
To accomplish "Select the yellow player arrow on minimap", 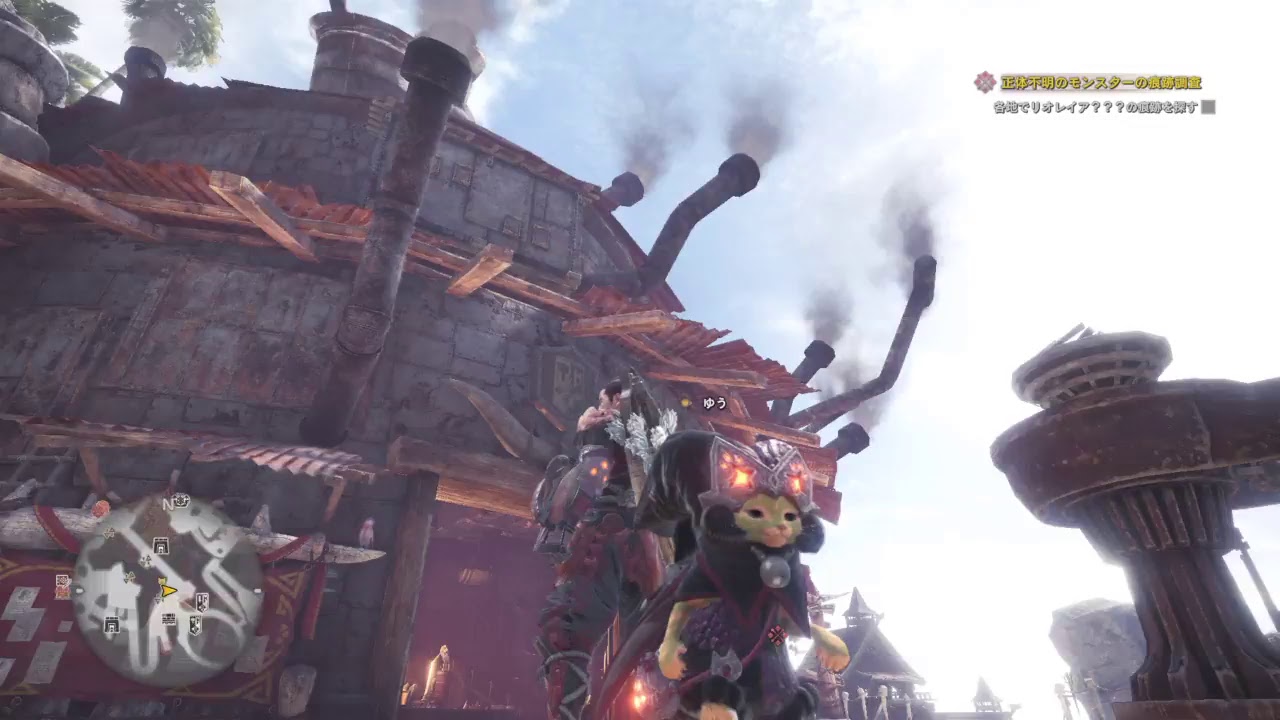I will (x=168, y=591).
